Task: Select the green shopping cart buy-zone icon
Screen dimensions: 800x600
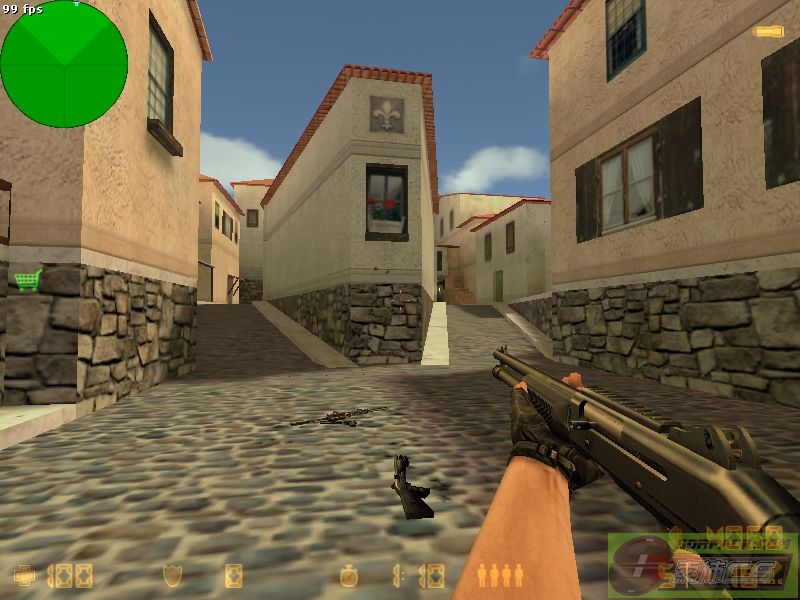Action: pos(27,279)
